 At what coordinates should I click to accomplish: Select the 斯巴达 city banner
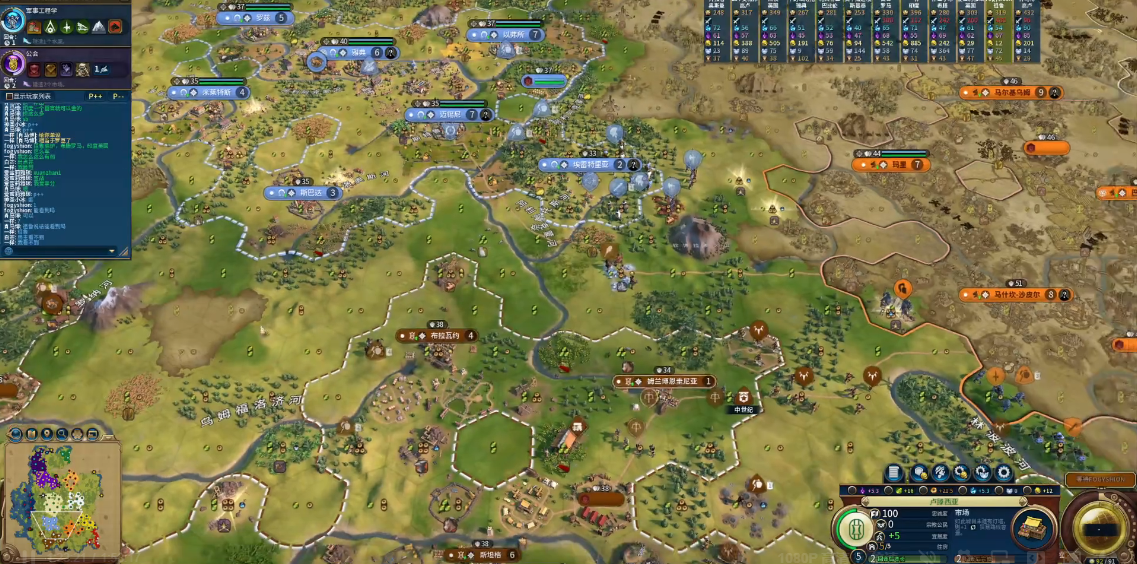(x=305, y=193)
